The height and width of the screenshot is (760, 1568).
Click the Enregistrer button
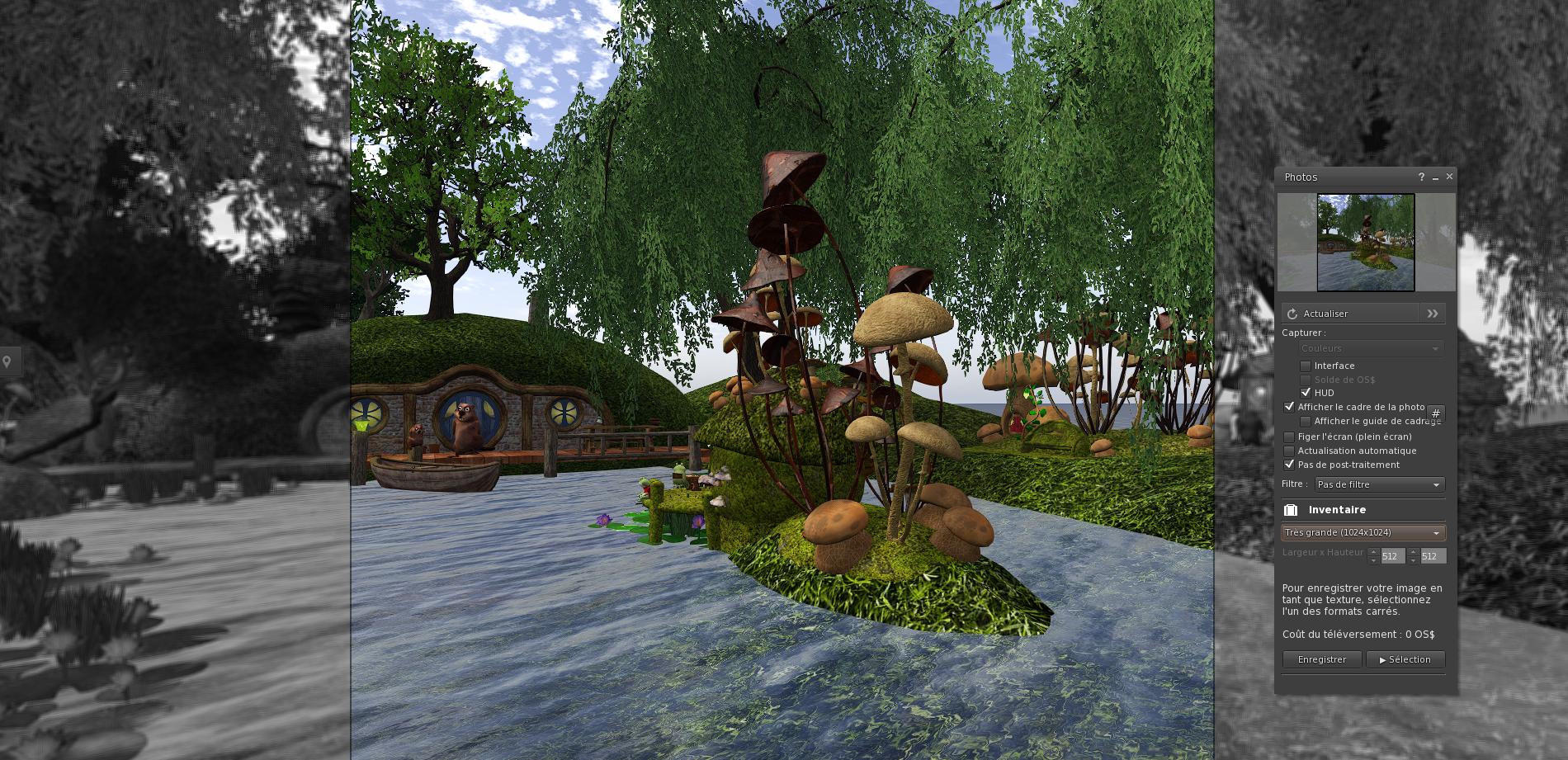pos(1322,659)
